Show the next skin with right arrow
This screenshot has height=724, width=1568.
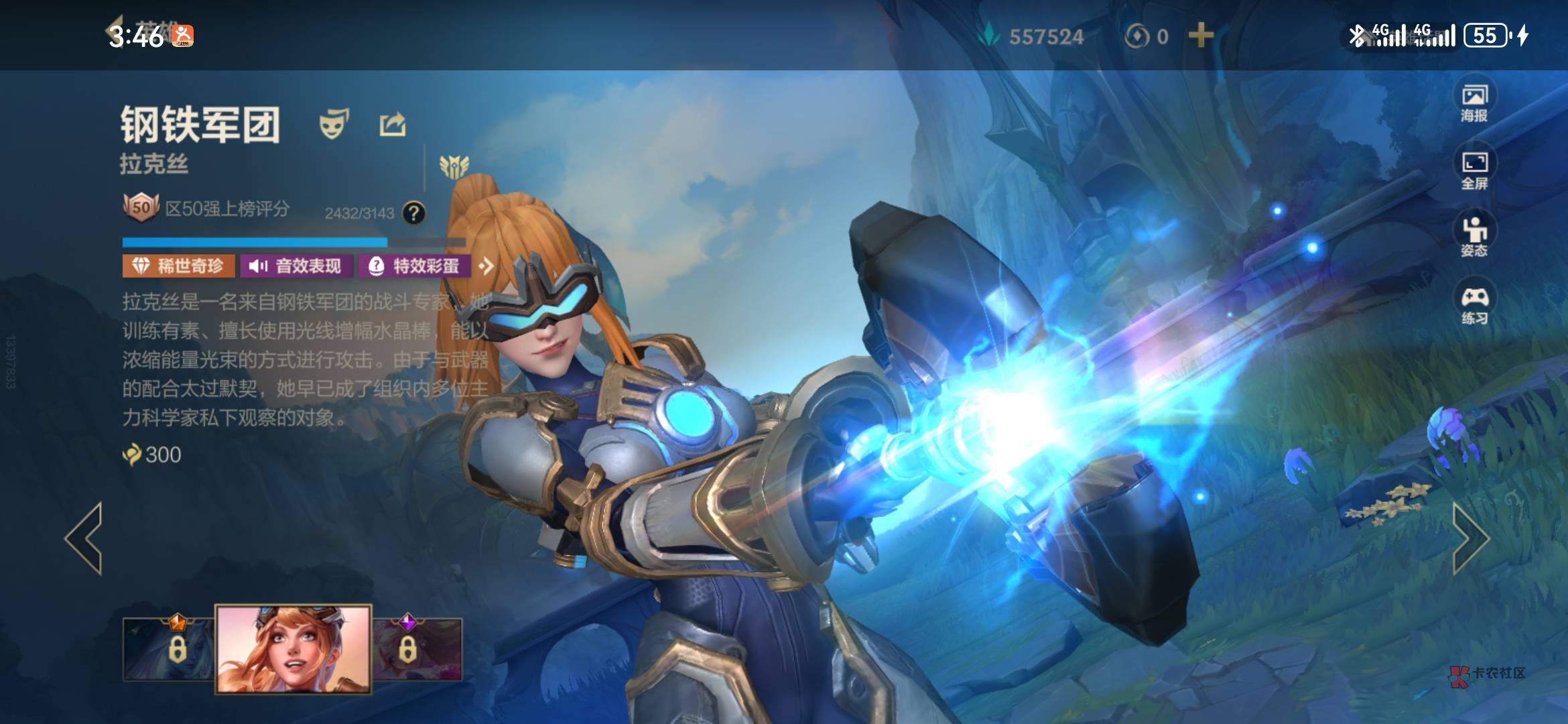pyautogui.click(x=1470, y=539)
